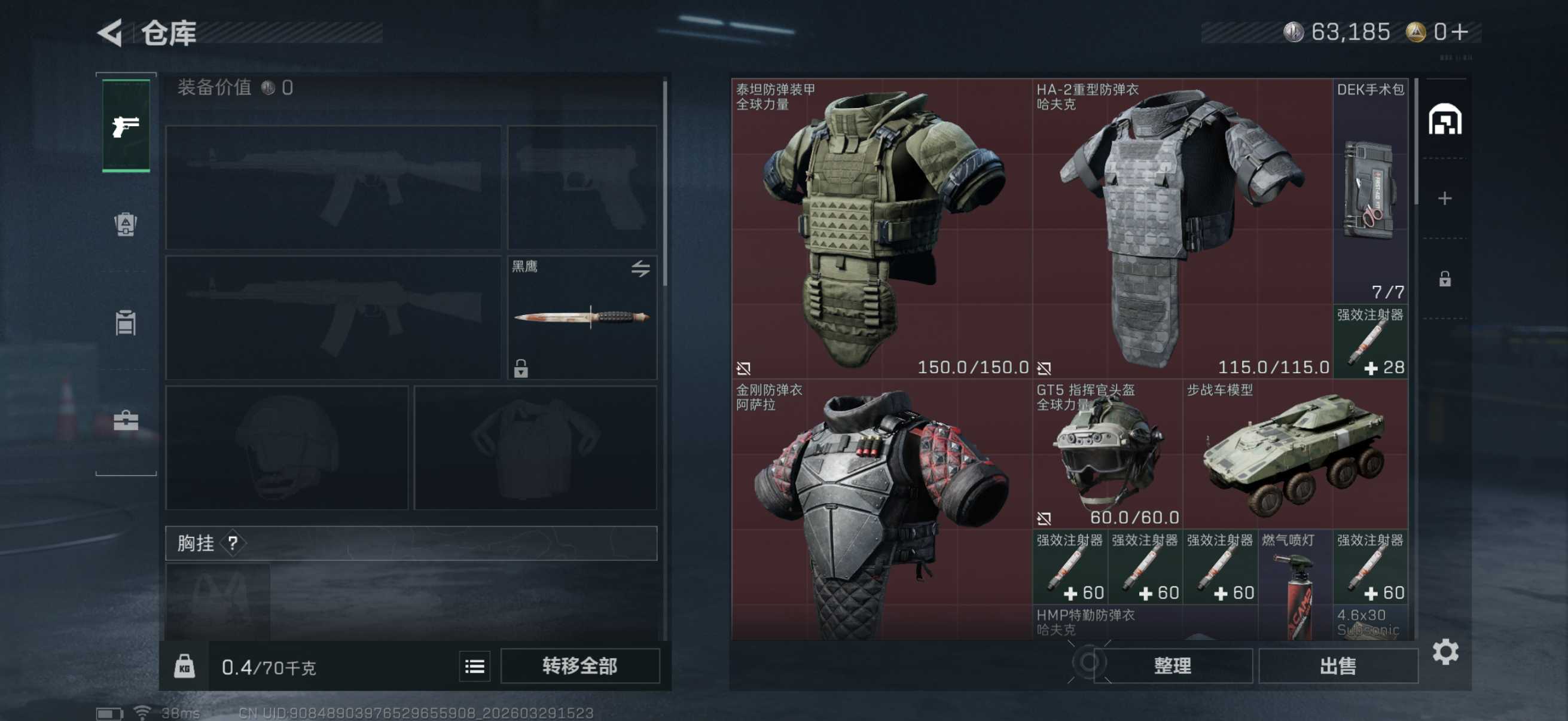1568x721 pixels.
Task: Click the 步战车模型 vehicle model item
Action: tap(1295, 454)
